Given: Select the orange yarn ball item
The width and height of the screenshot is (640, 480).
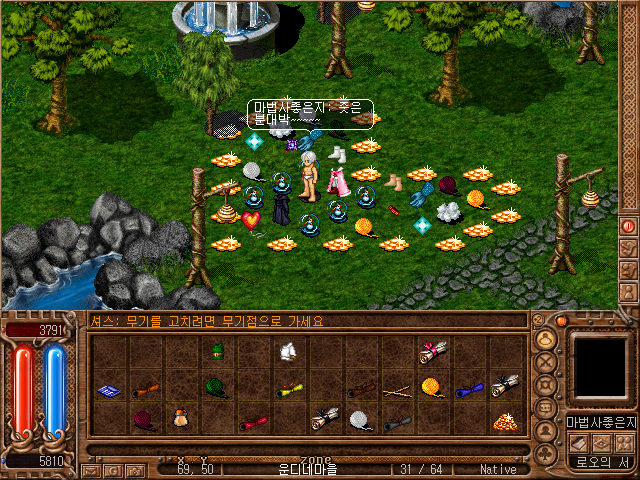Looking at the screenshot, I should click(431, 386).
